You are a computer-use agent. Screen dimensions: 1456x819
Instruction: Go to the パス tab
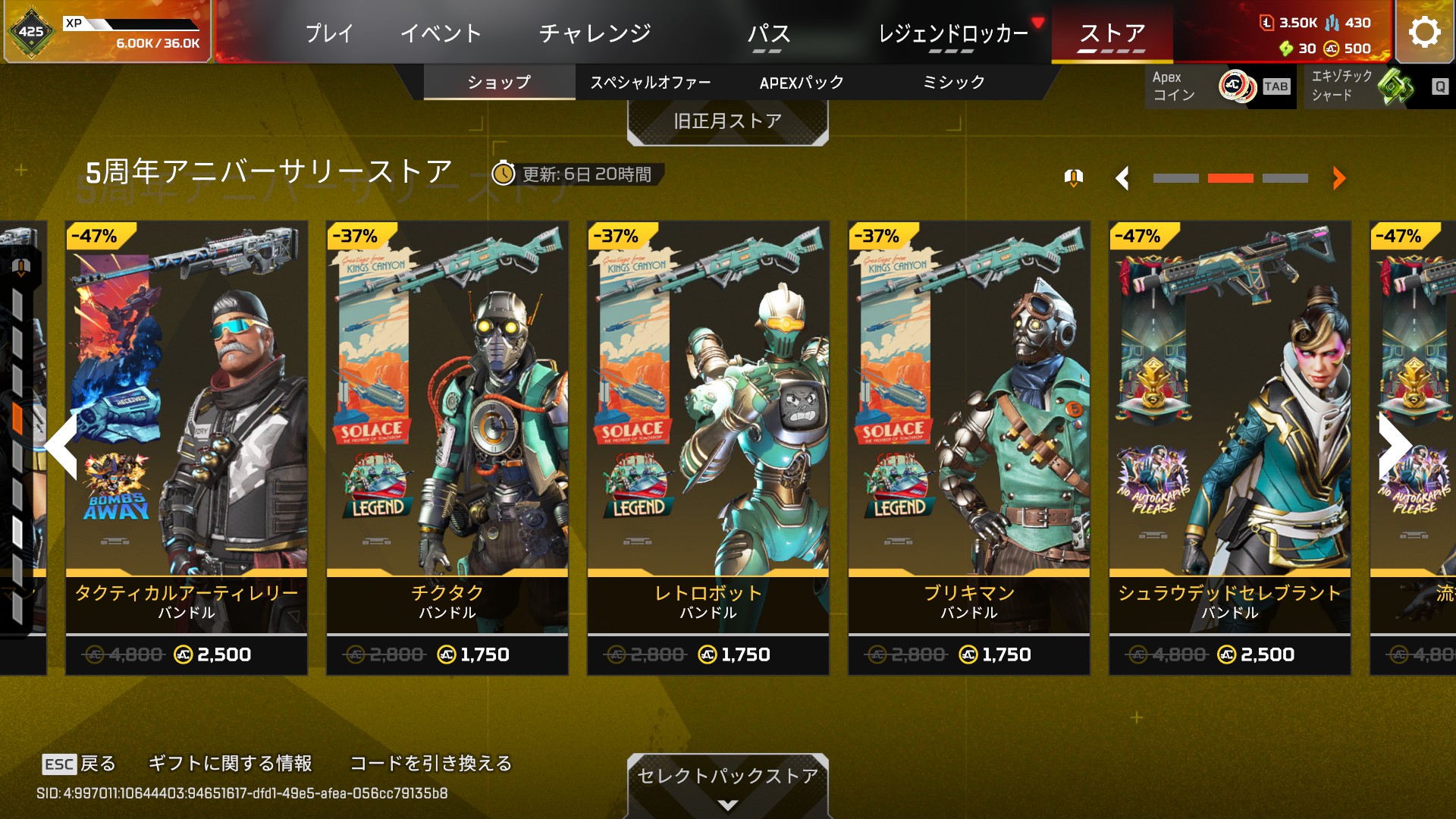768,33
